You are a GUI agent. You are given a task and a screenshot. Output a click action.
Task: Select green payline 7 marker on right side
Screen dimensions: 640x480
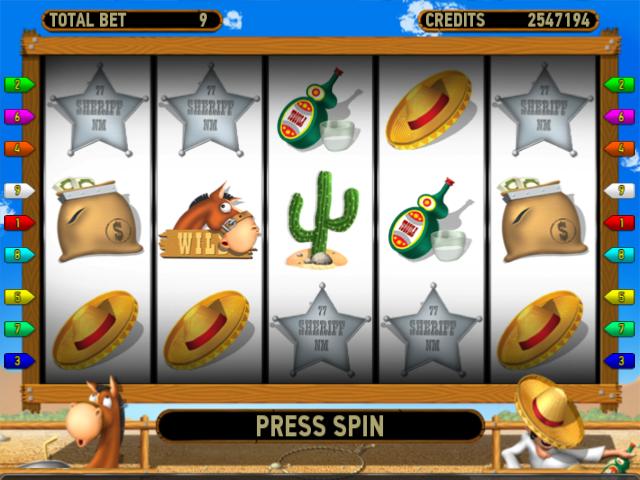[x=621, y=328]
